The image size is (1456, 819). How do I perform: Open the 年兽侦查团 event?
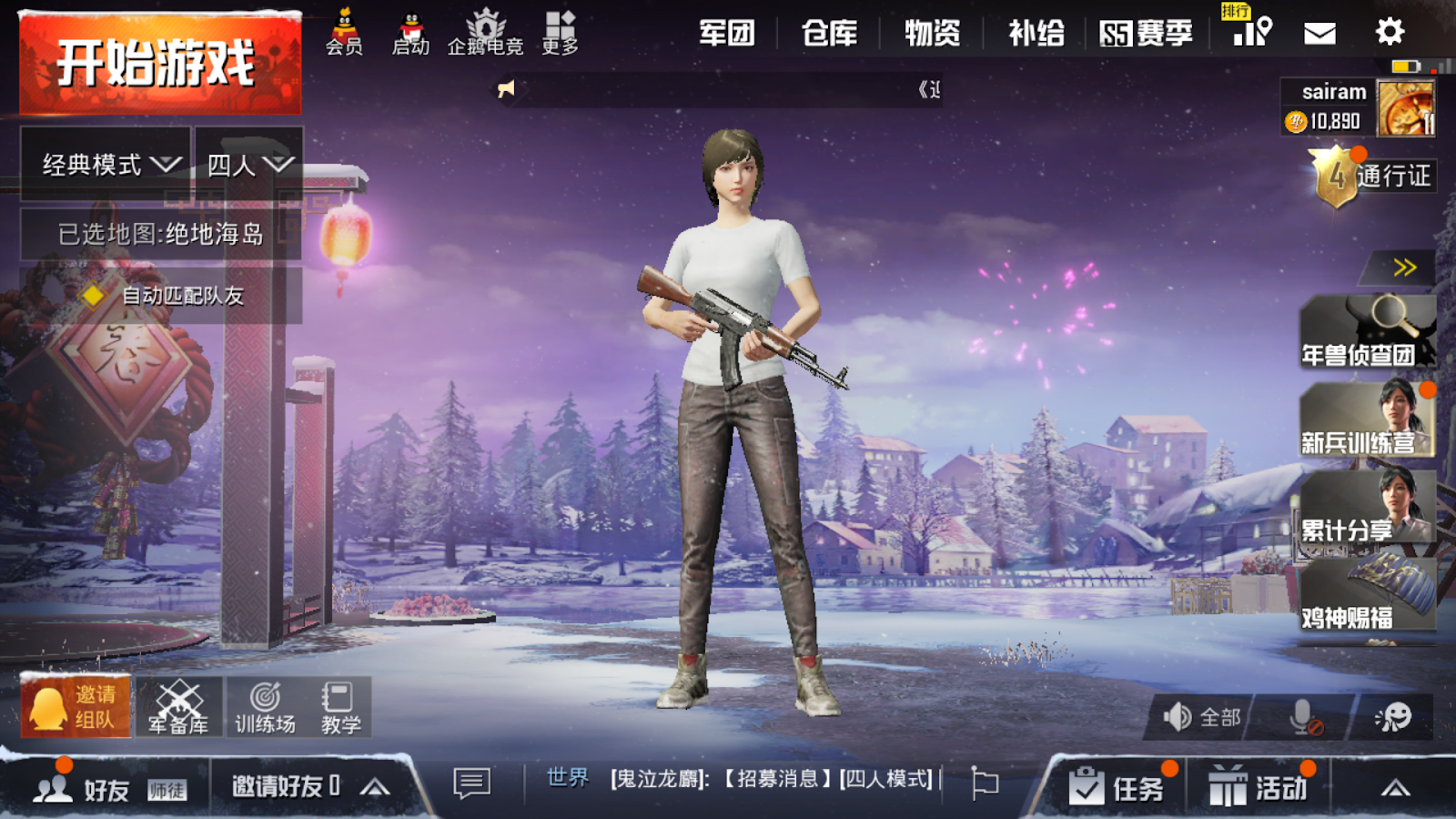1370,332
